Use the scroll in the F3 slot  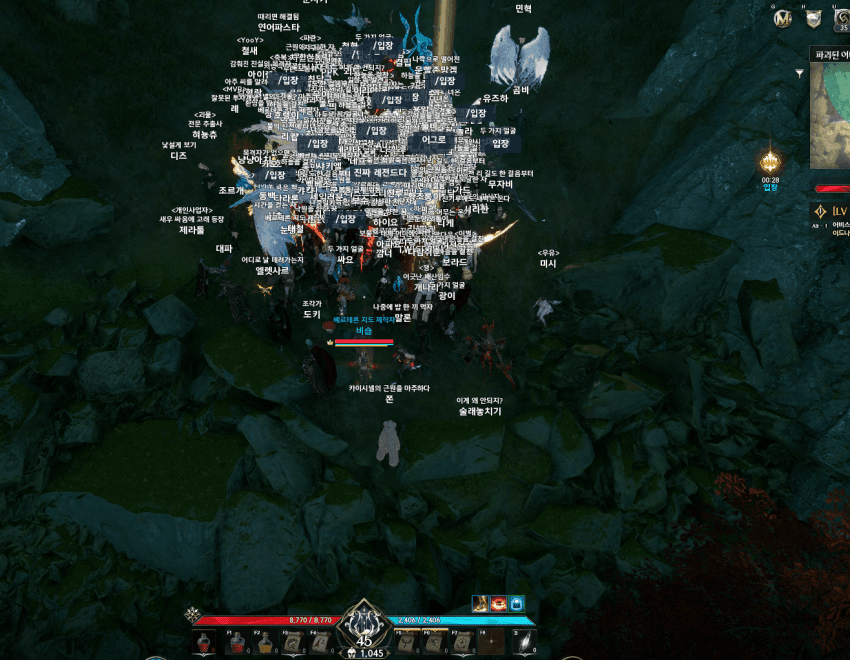(293, 643)
